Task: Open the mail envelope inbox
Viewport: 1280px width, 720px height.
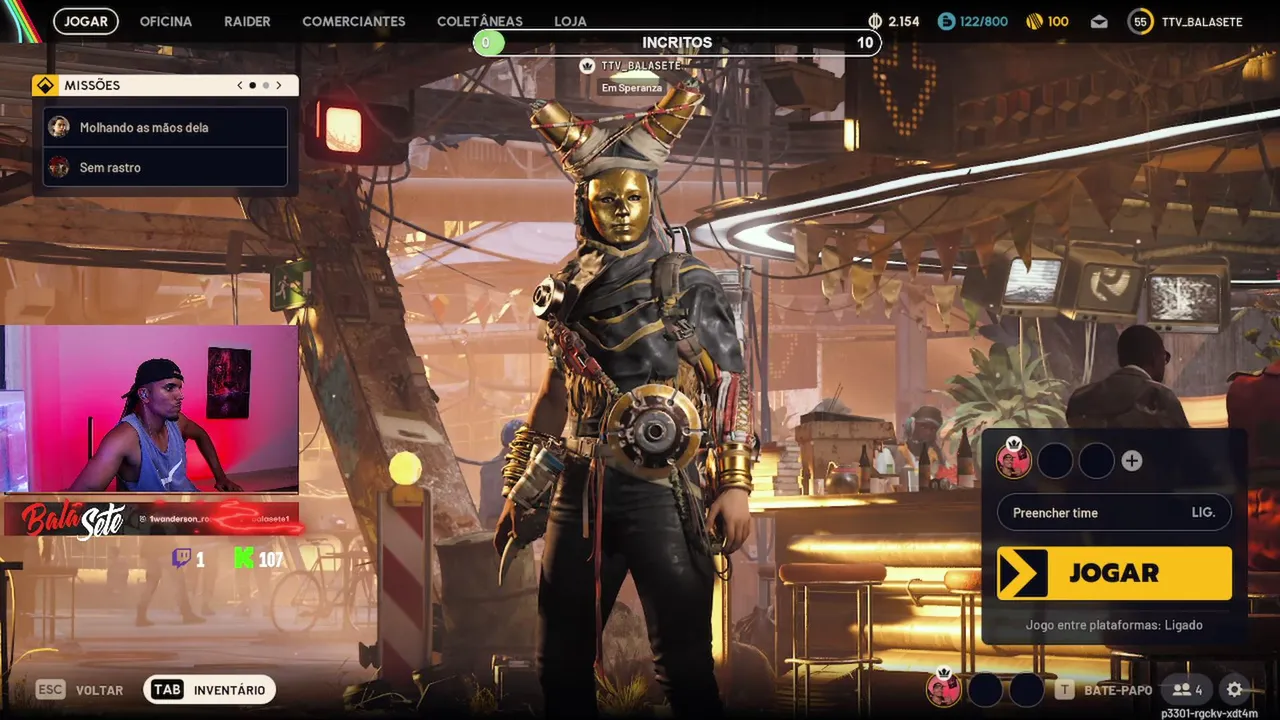Action: (x=1099, y=21)
